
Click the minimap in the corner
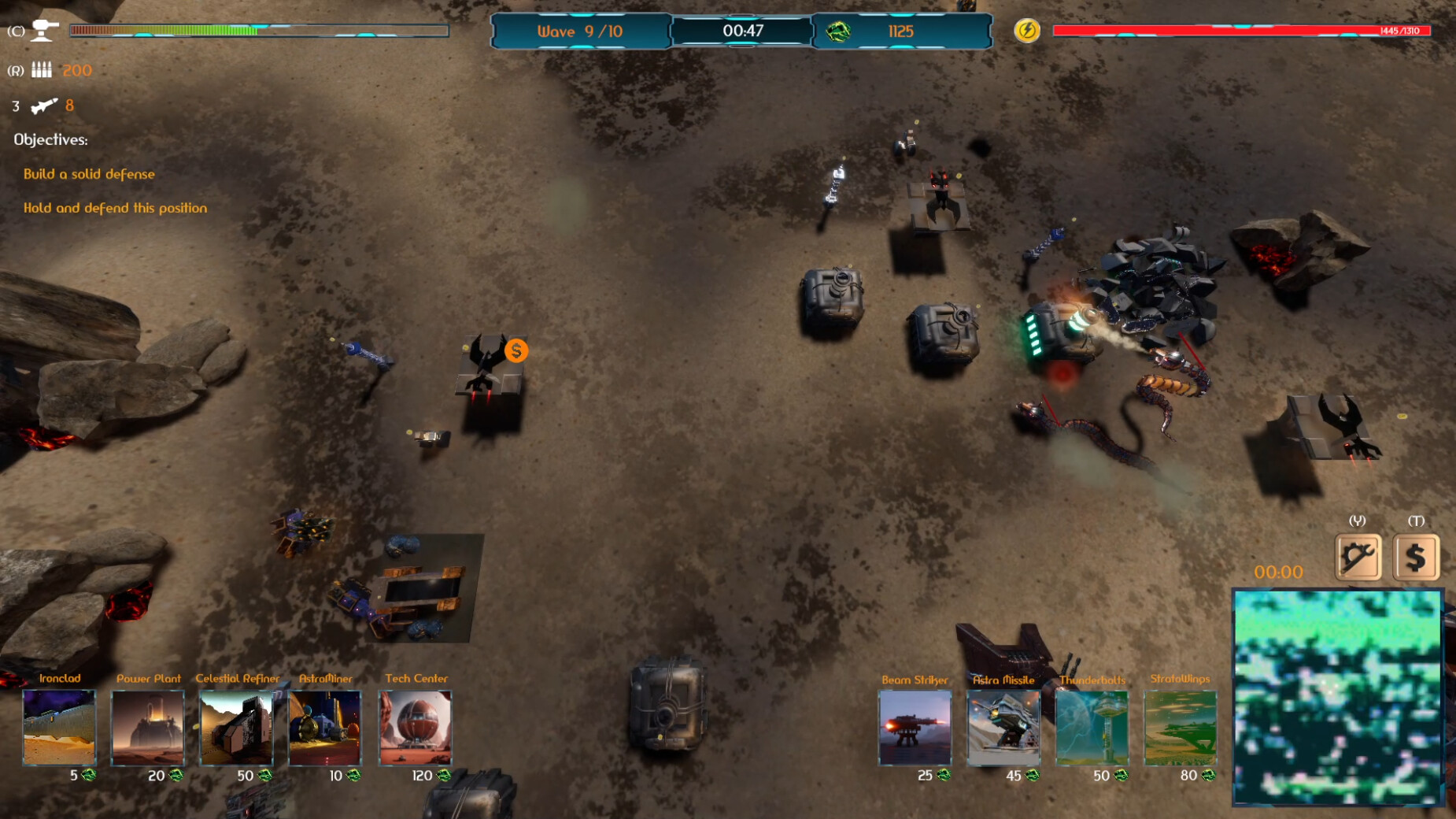pos(1337,697)
